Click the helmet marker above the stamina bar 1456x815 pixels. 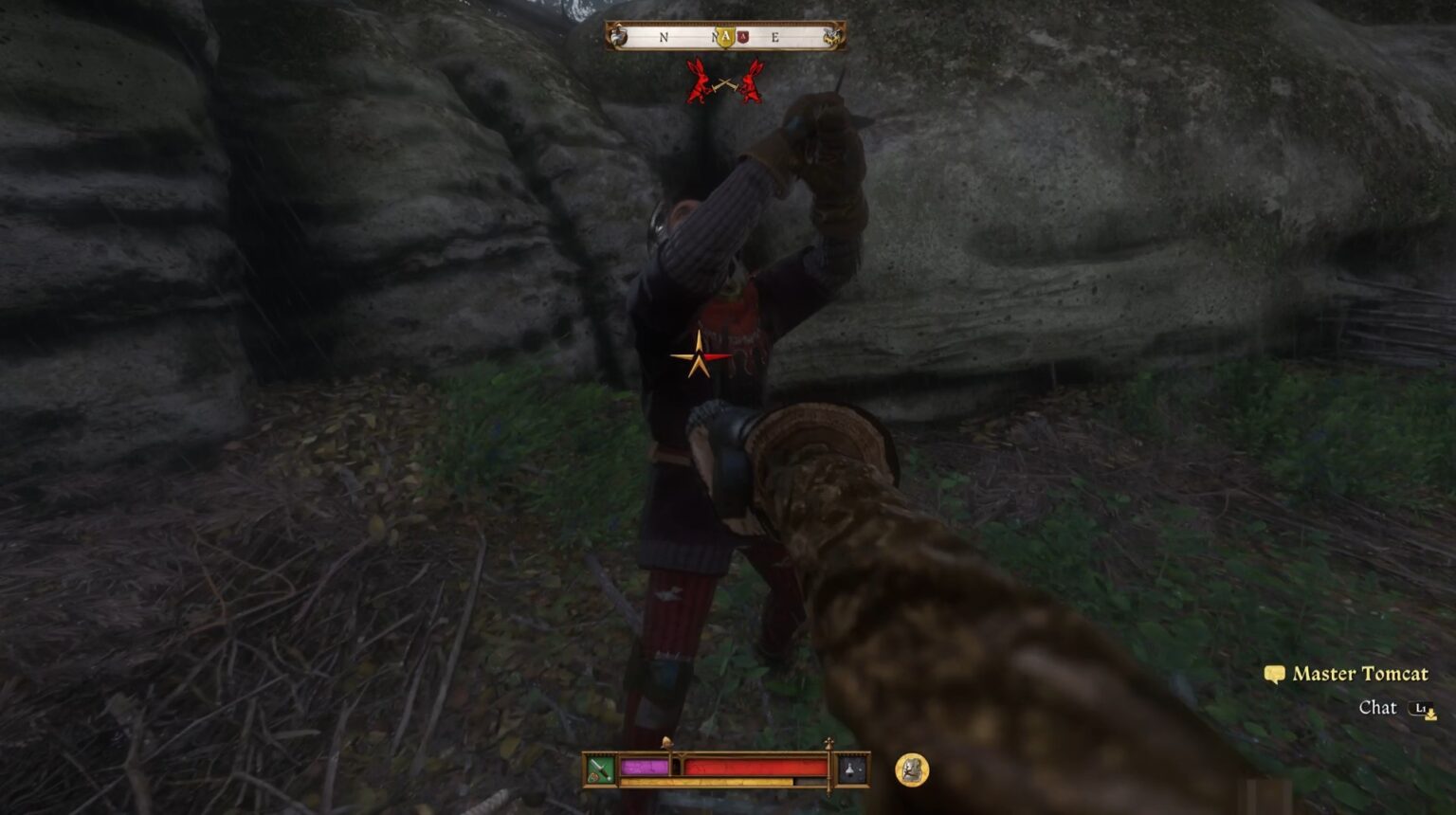667,741
